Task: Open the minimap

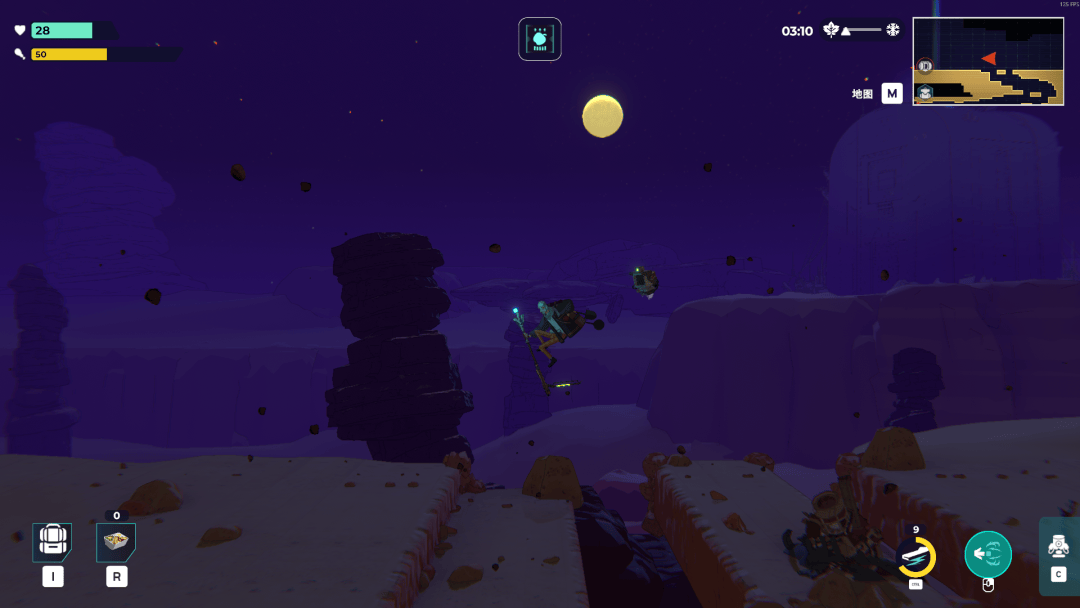Action: tap(987, 61)
